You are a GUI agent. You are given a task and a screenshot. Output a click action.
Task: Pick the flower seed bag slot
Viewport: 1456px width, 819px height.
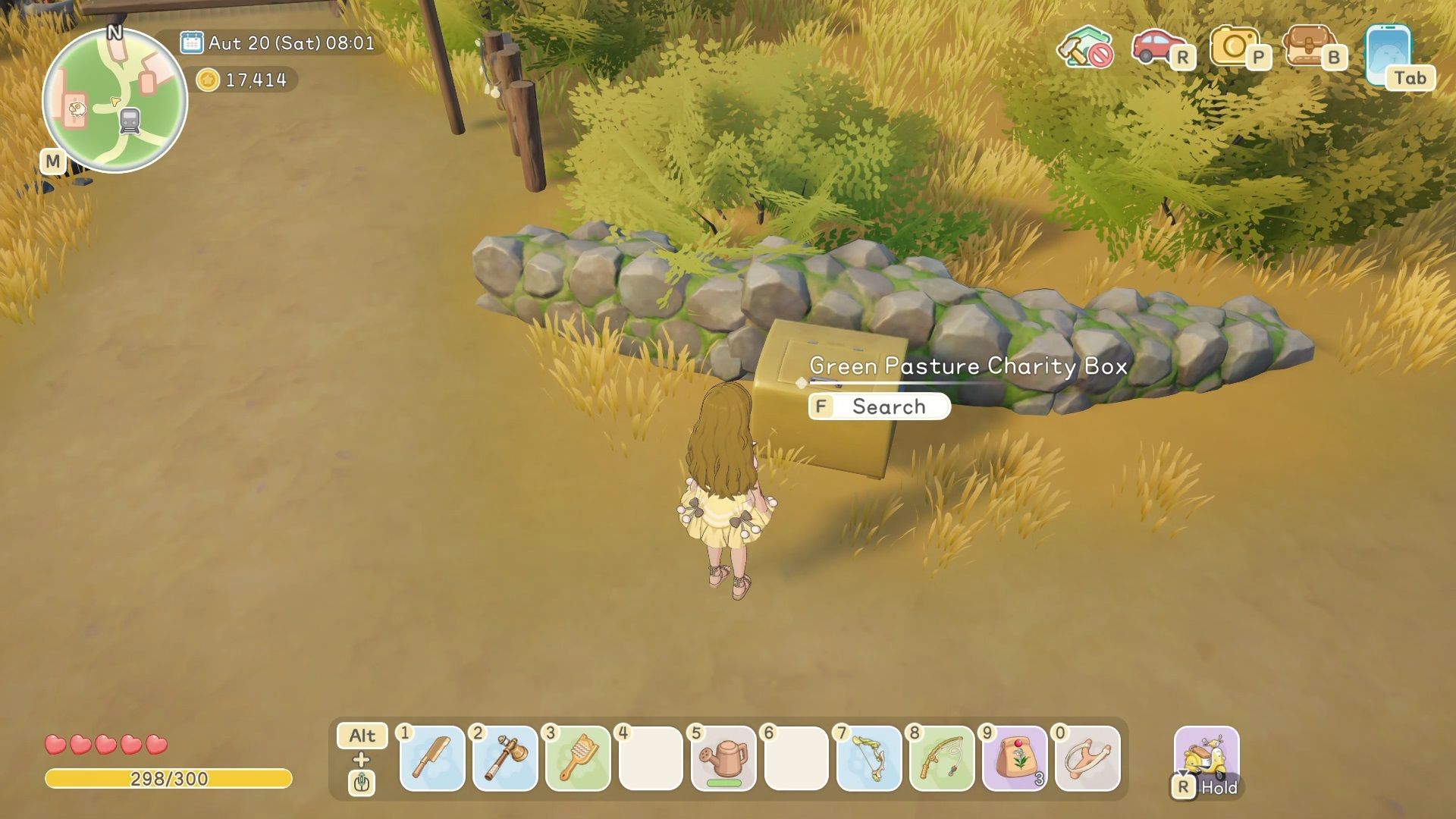(1015, 758)
